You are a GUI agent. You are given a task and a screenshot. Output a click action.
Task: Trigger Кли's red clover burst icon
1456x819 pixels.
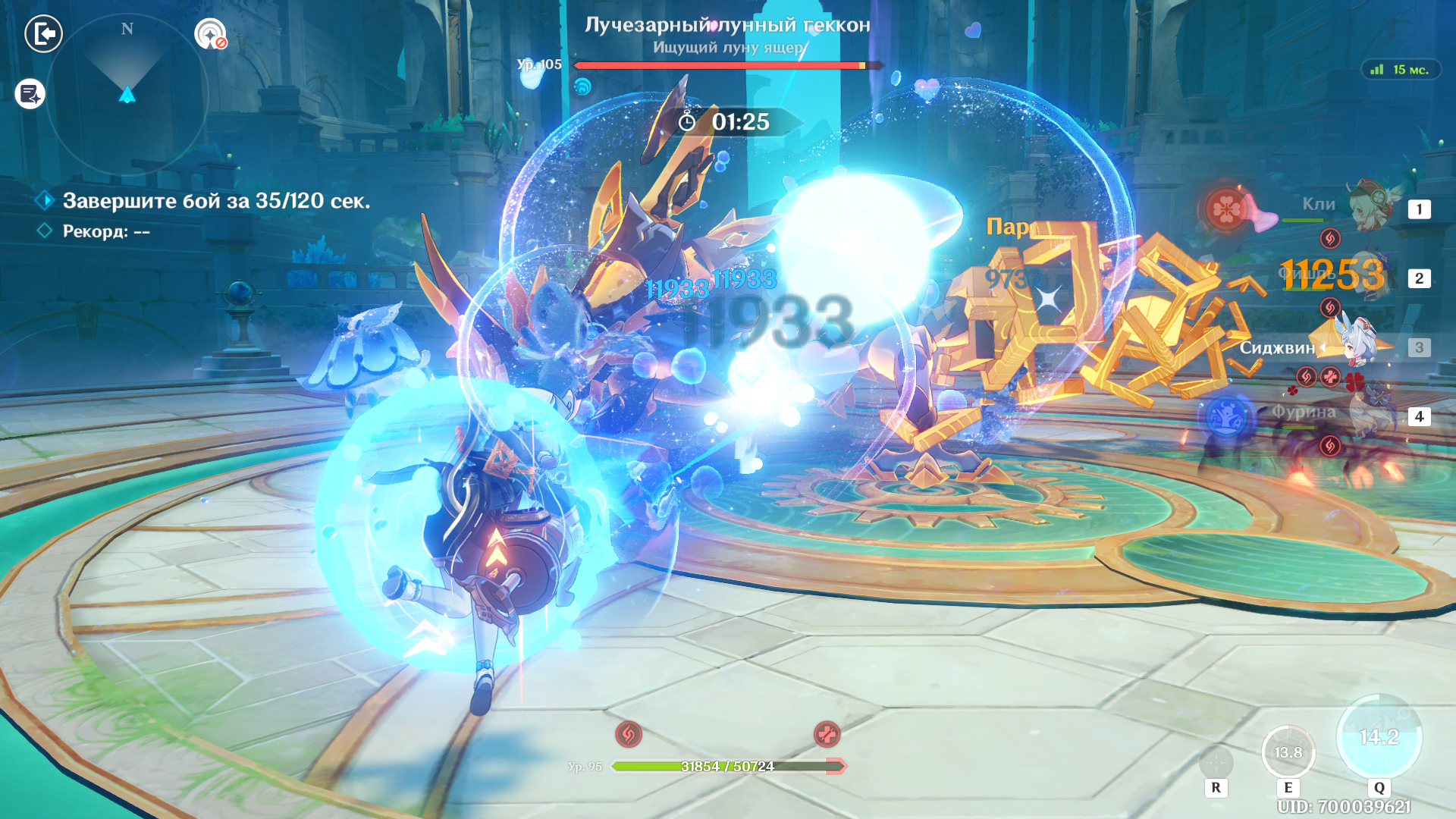pos(1225,209)
